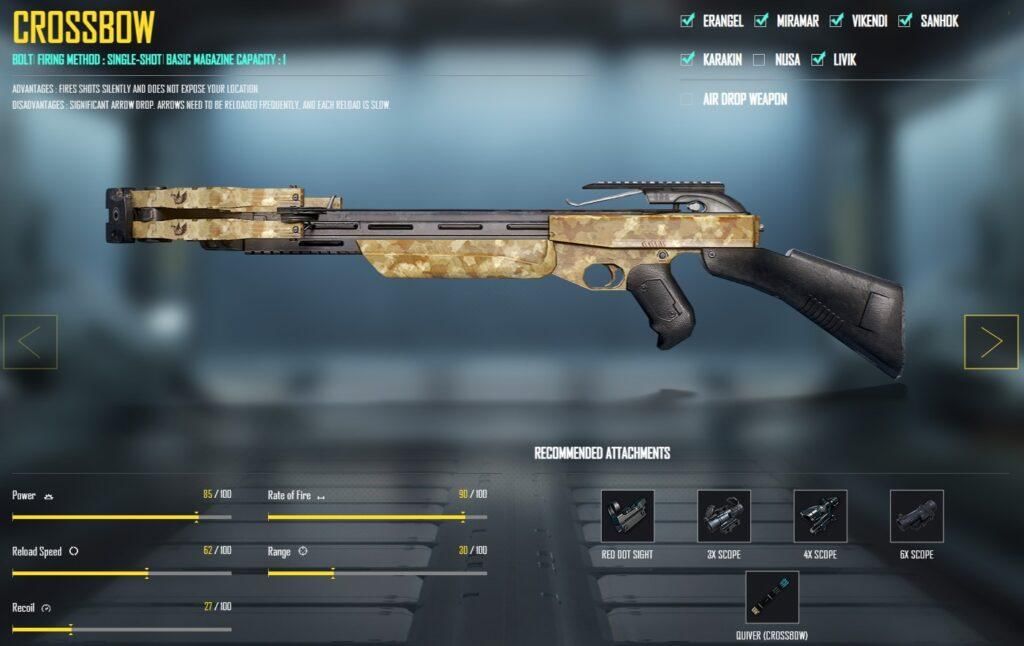Uncheck the Vikendi map checkbox

837,20
